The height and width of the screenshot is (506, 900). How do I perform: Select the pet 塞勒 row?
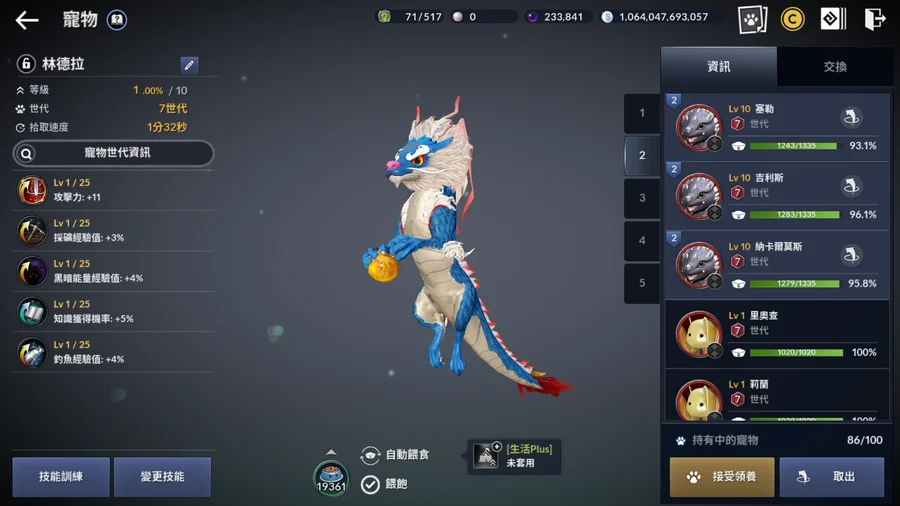pos(777,127)
